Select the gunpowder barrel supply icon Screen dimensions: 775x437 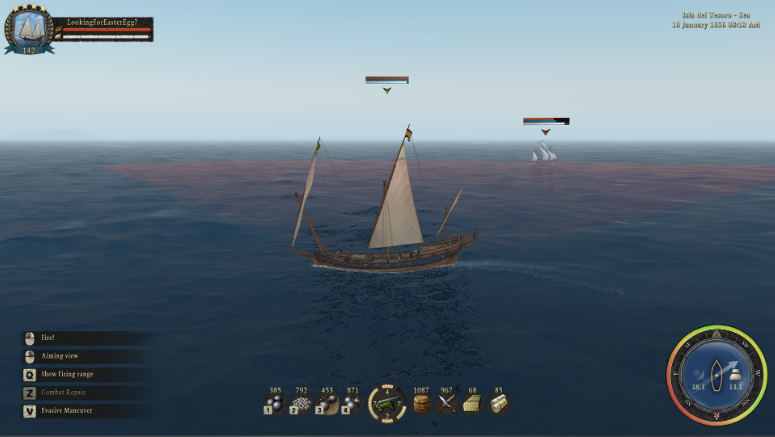coord(422,403)
